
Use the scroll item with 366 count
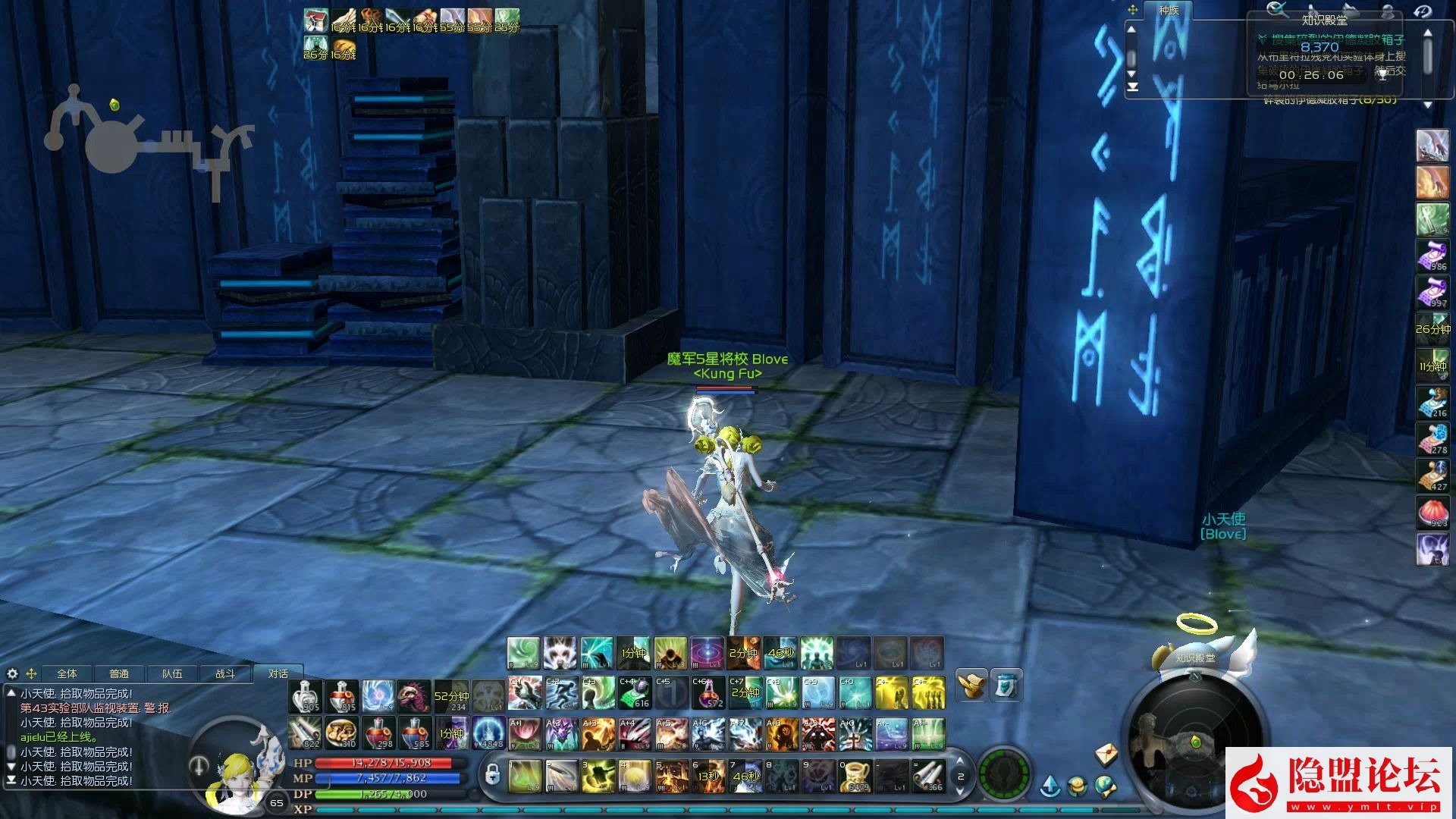[928, 777]
